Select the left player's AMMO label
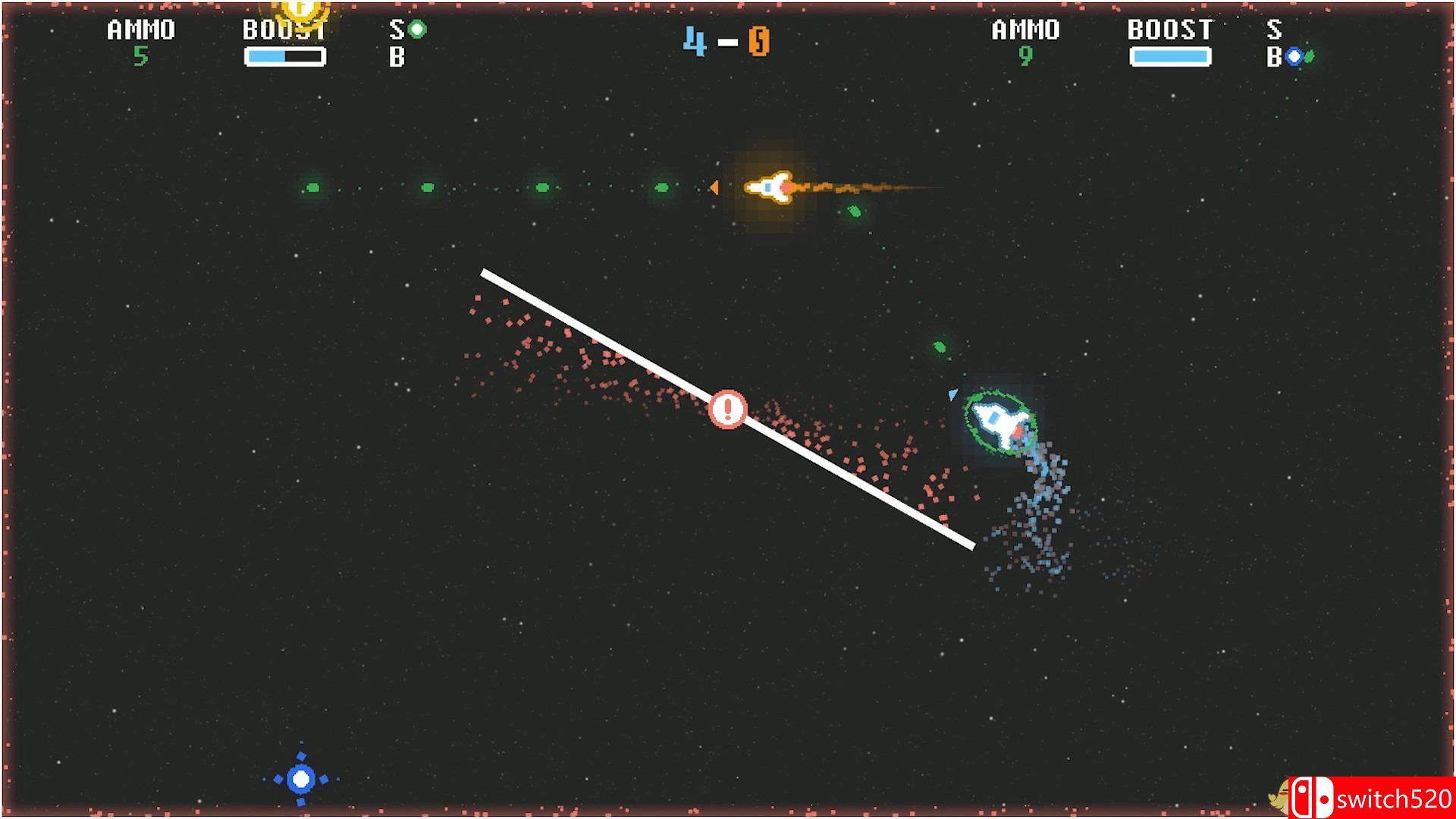 (140, 30)
